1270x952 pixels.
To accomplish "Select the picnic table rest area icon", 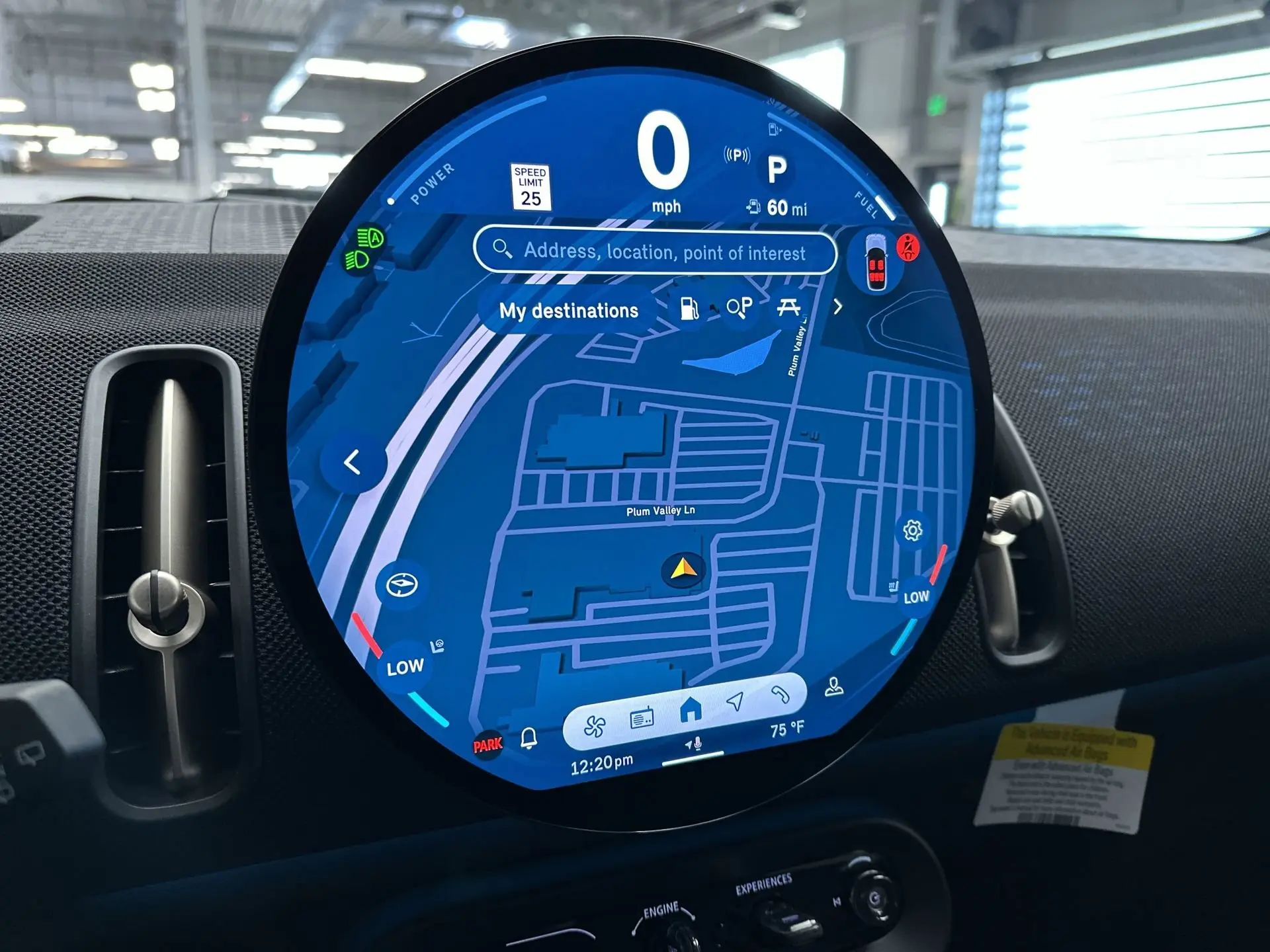I will (x=788, y=306).
